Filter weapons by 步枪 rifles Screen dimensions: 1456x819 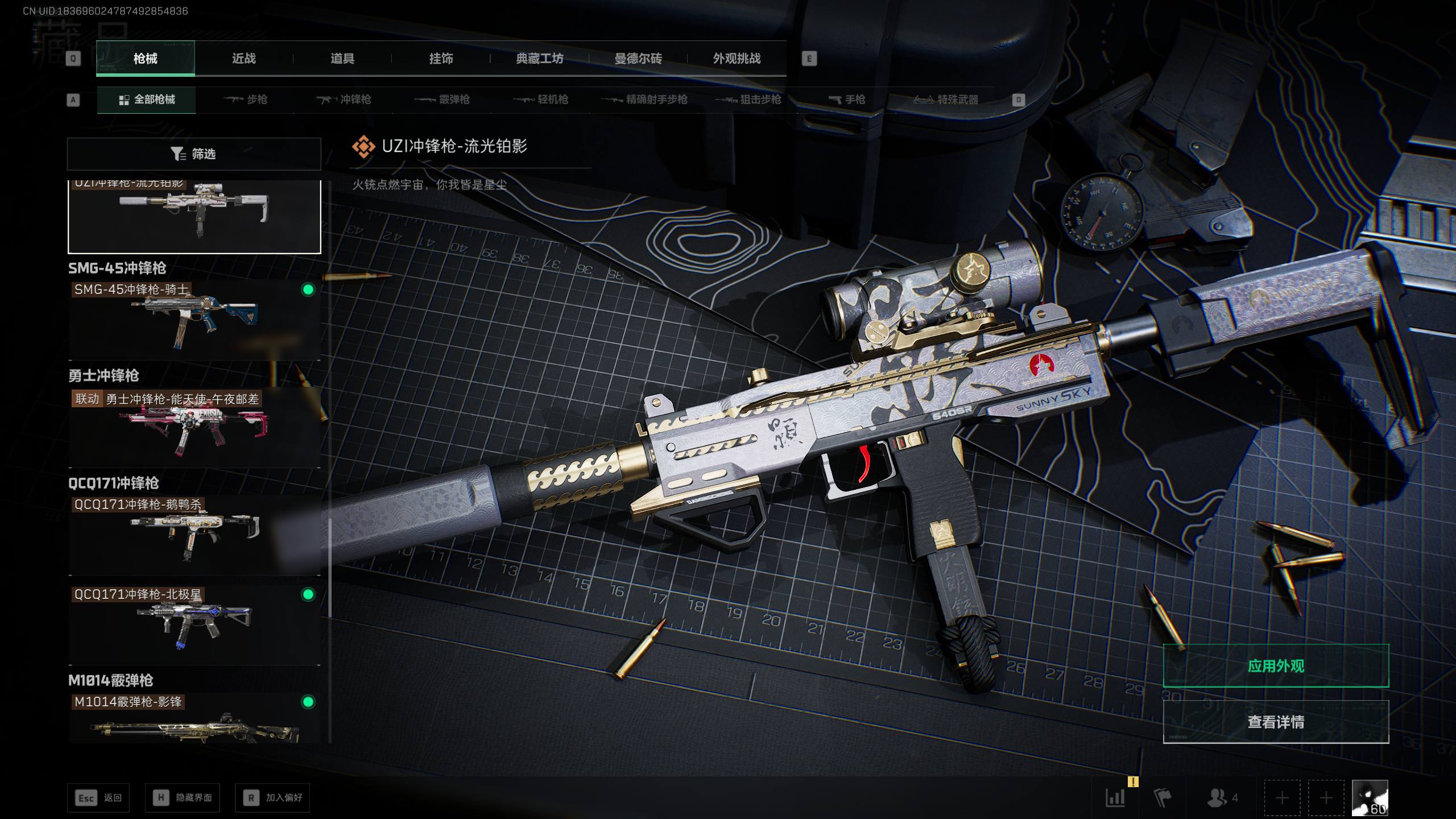(246, 100)
